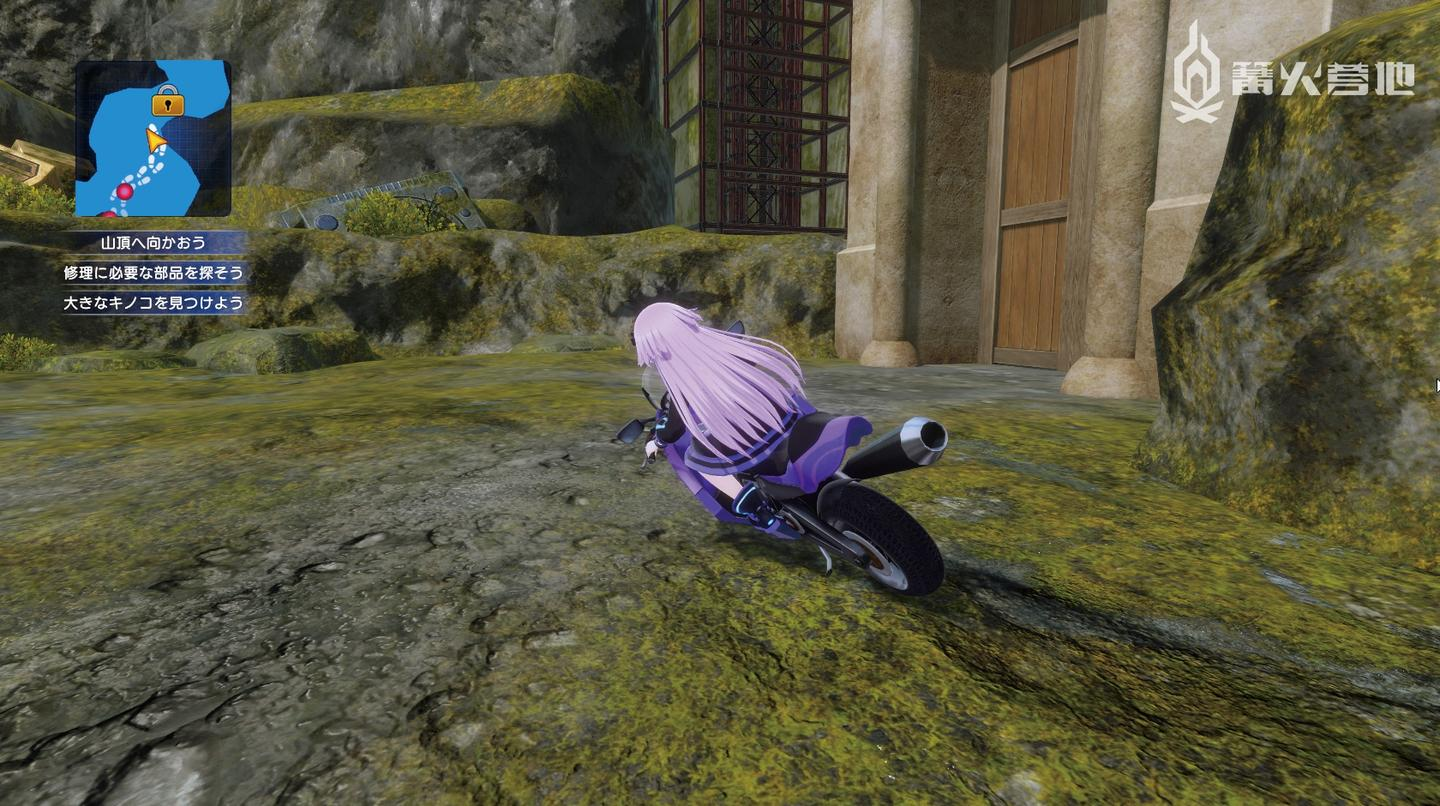Click the red marker on the minimap
The width and height of the screenshot is (1440, 806).
tap(125, 190)
